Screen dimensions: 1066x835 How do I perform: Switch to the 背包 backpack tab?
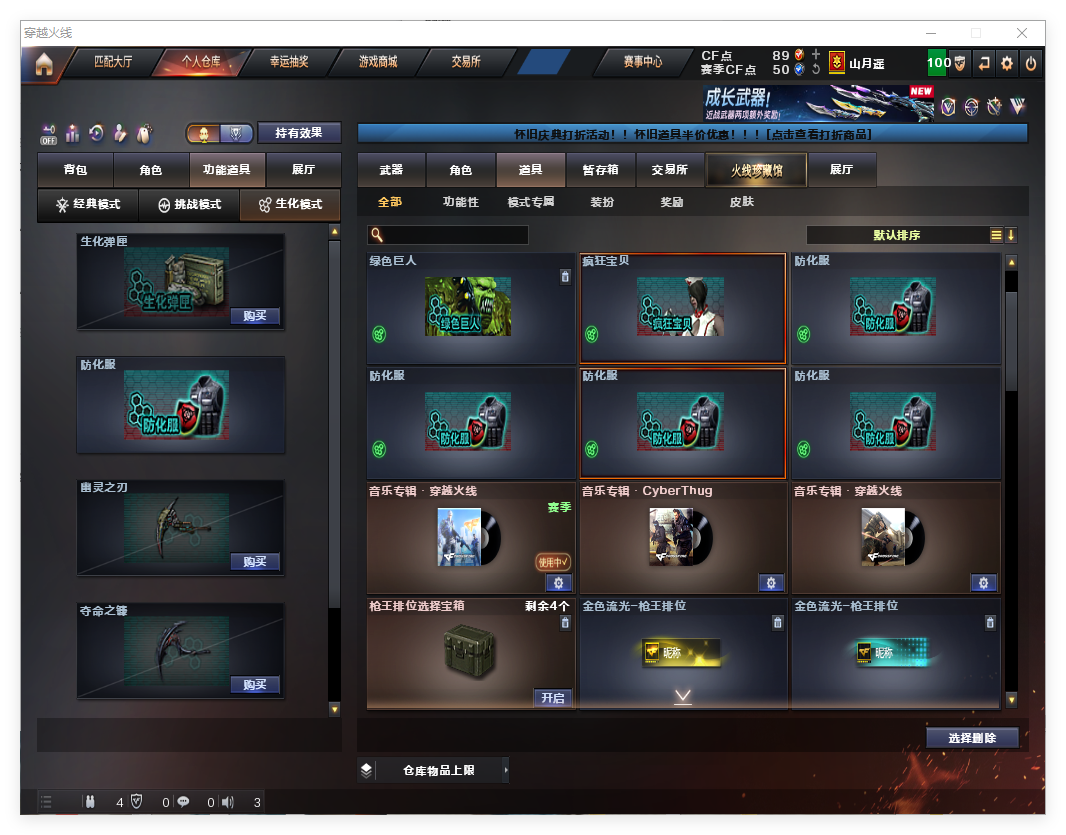pos(75,170)
